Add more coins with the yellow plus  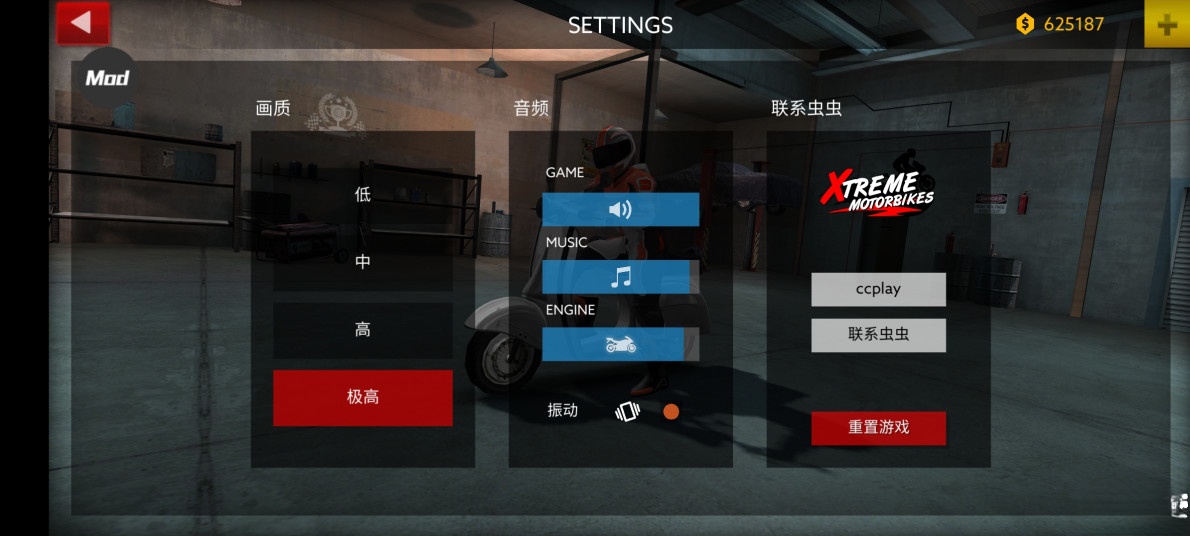tap(1166, 25)
